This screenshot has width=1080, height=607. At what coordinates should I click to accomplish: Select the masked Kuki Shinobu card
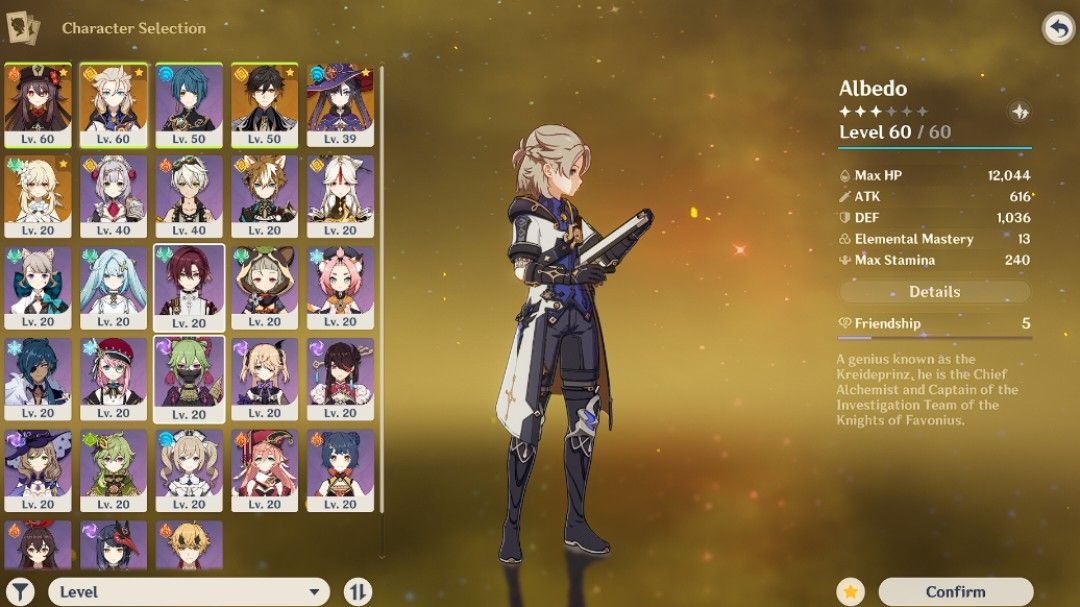pos(189,378)
